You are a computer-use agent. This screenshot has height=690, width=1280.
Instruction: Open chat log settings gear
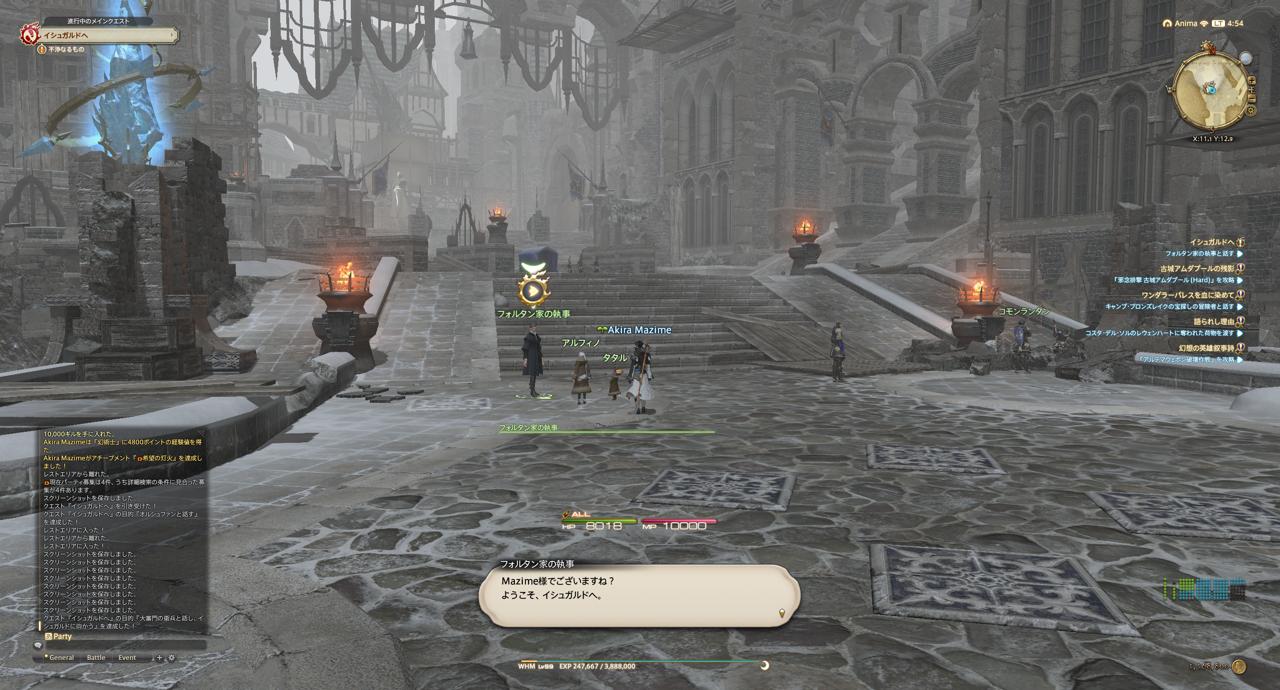click(x=171, y=658)
